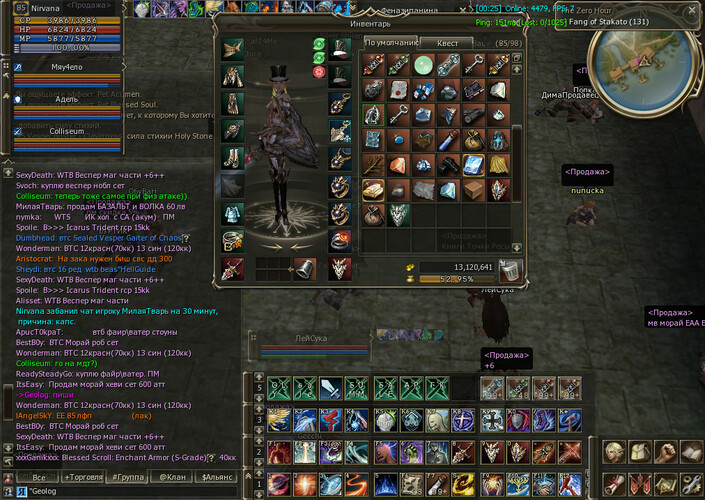
Task: Select party member Адель
Action: [x=66, y=99]
